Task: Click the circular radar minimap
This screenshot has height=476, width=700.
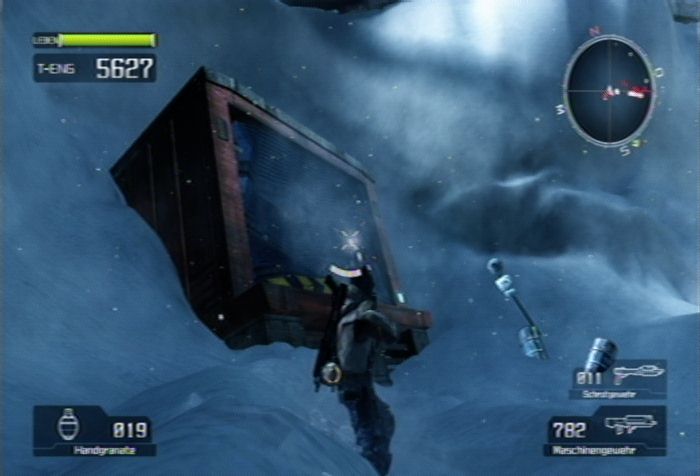Action: click(x=609, y=91)
